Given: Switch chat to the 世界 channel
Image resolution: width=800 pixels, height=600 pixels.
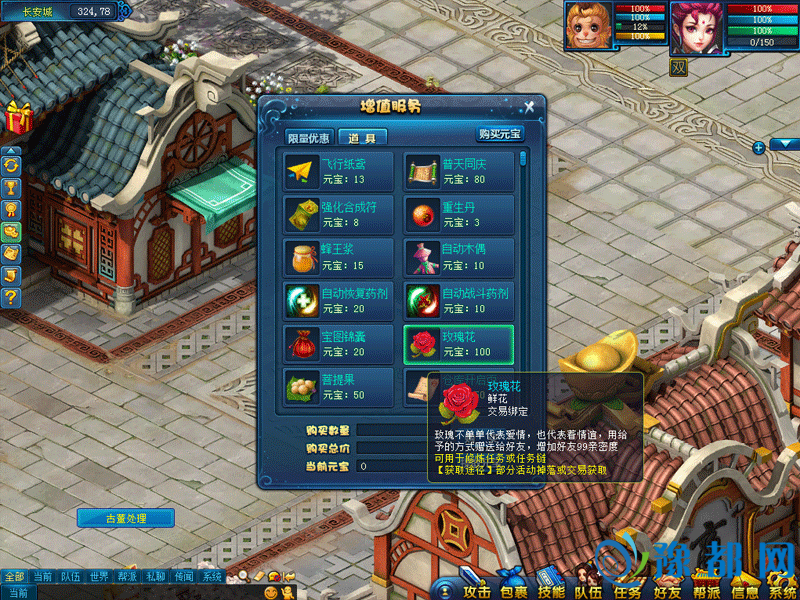Looking at the screenshot, I should point(98,577).
